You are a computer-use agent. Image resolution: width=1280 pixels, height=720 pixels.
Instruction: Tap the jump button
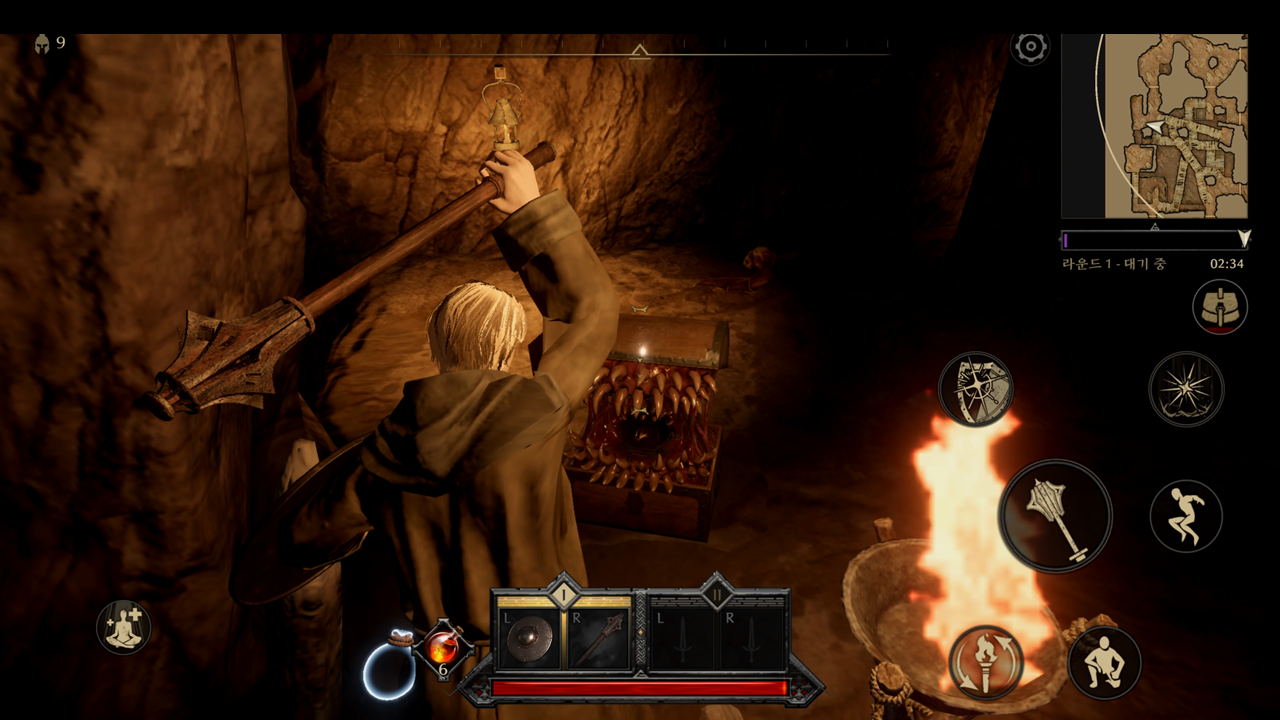tap(1186, 516)
